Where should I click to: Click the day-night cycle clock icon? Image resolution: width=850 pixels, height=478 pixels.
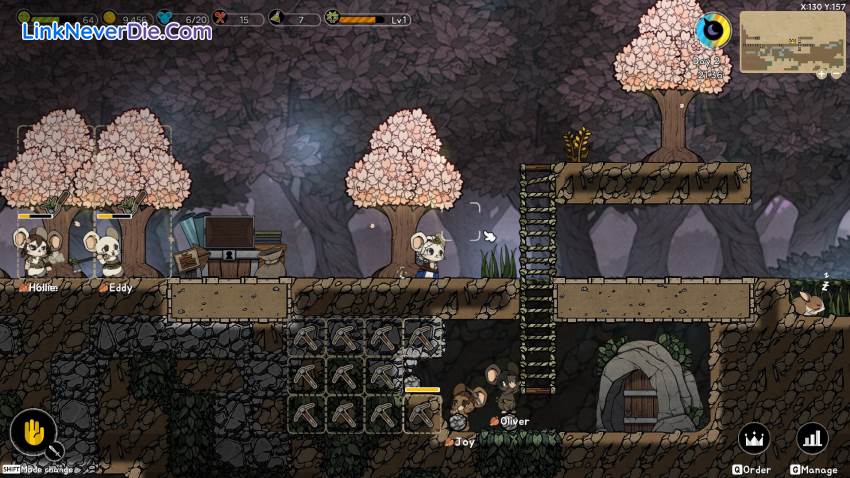[713, 30]
